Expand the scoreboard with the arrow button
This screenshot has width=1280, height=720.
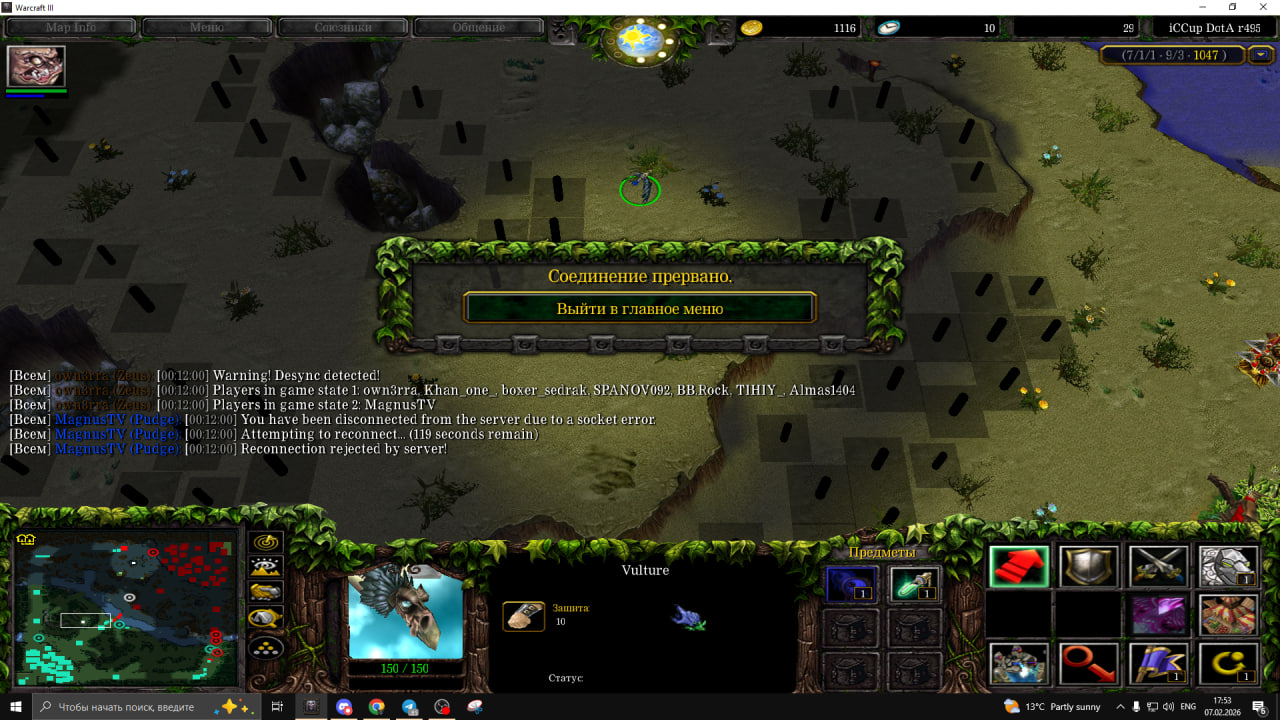[x=1262, y=55]
